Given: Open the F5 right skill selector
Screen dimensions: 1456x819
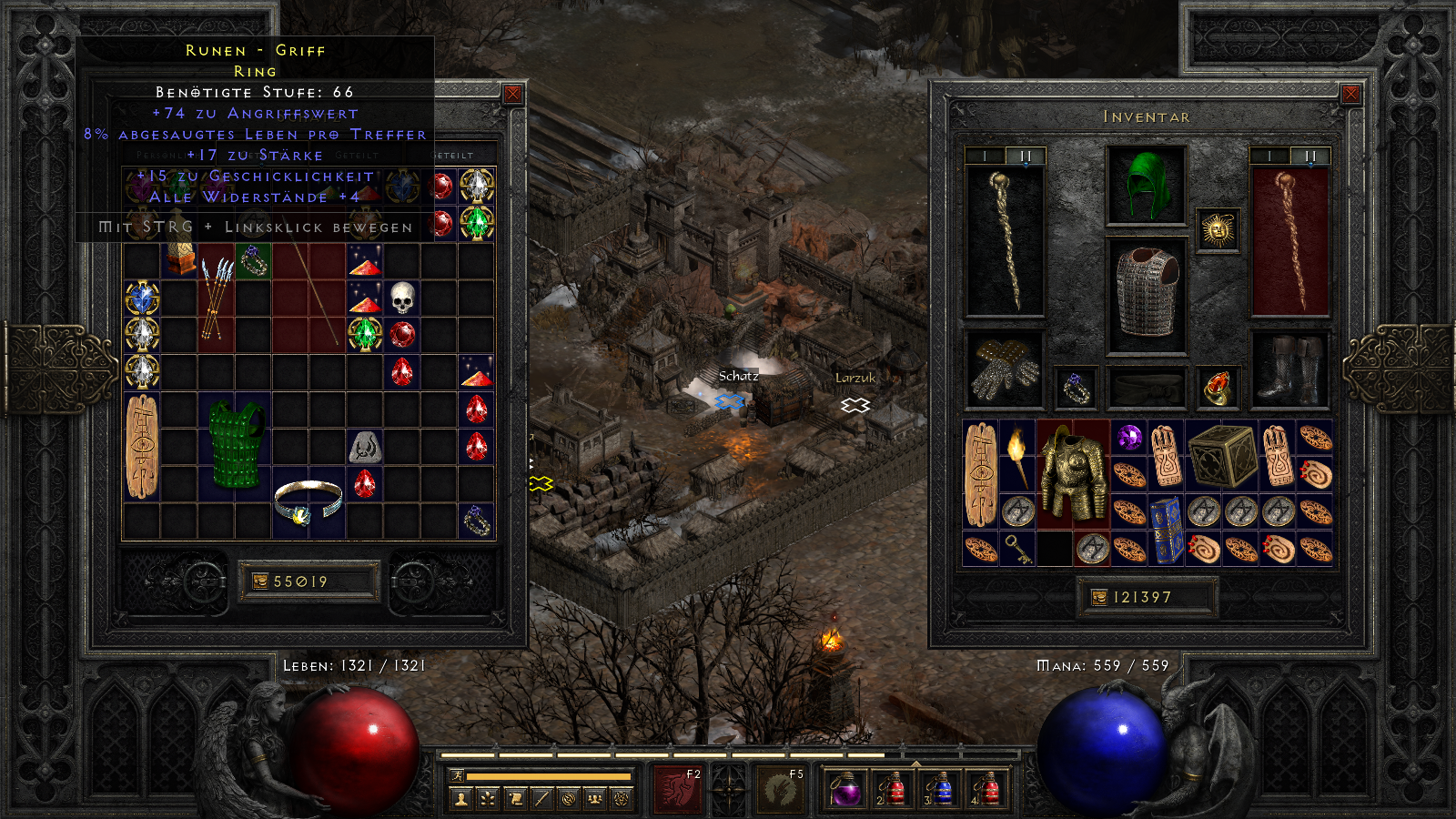Looking at the screenshot, I should click(781, 788).
